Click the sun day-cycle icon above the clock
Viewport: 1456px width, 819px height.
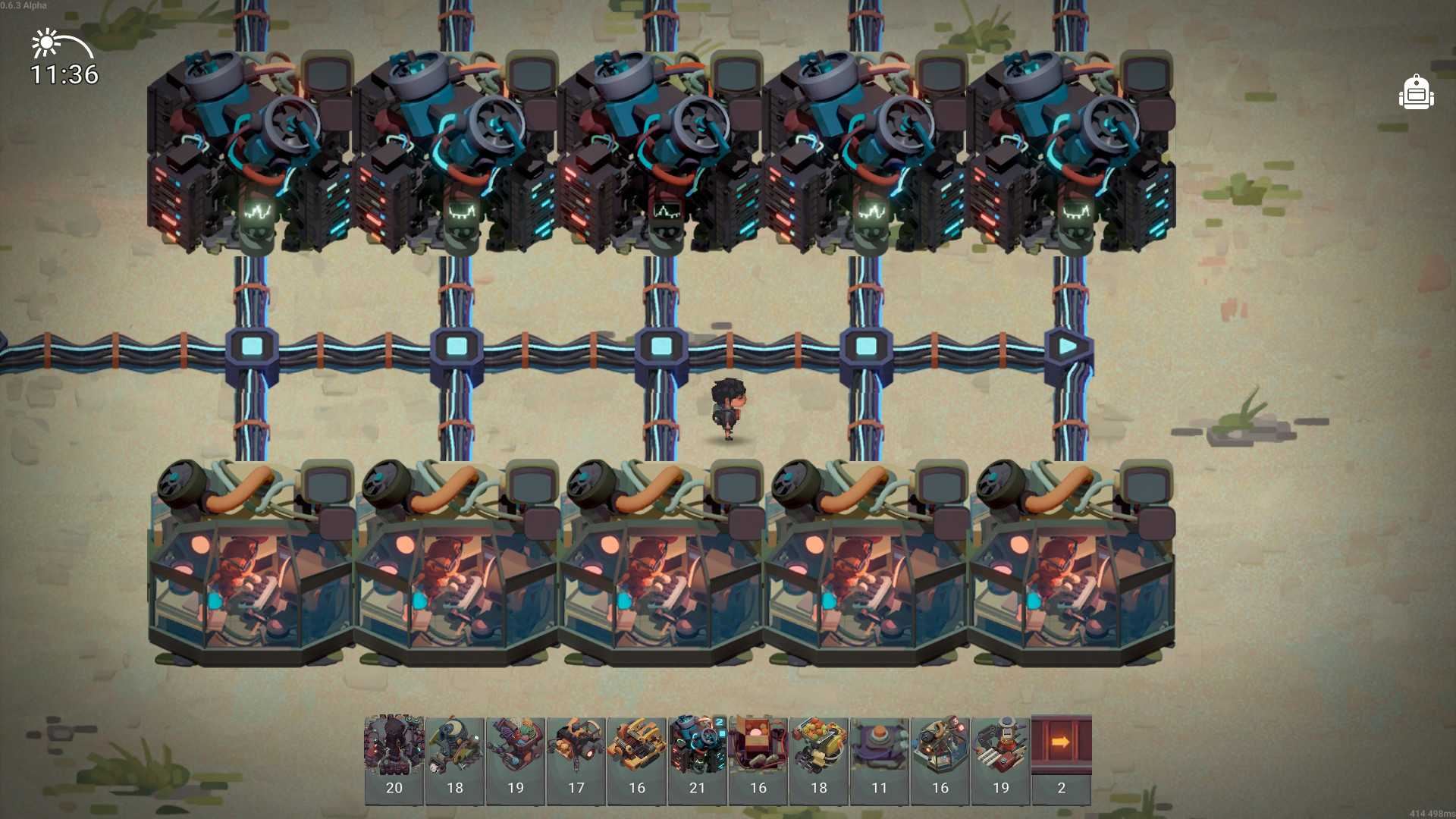coord(45,43)
